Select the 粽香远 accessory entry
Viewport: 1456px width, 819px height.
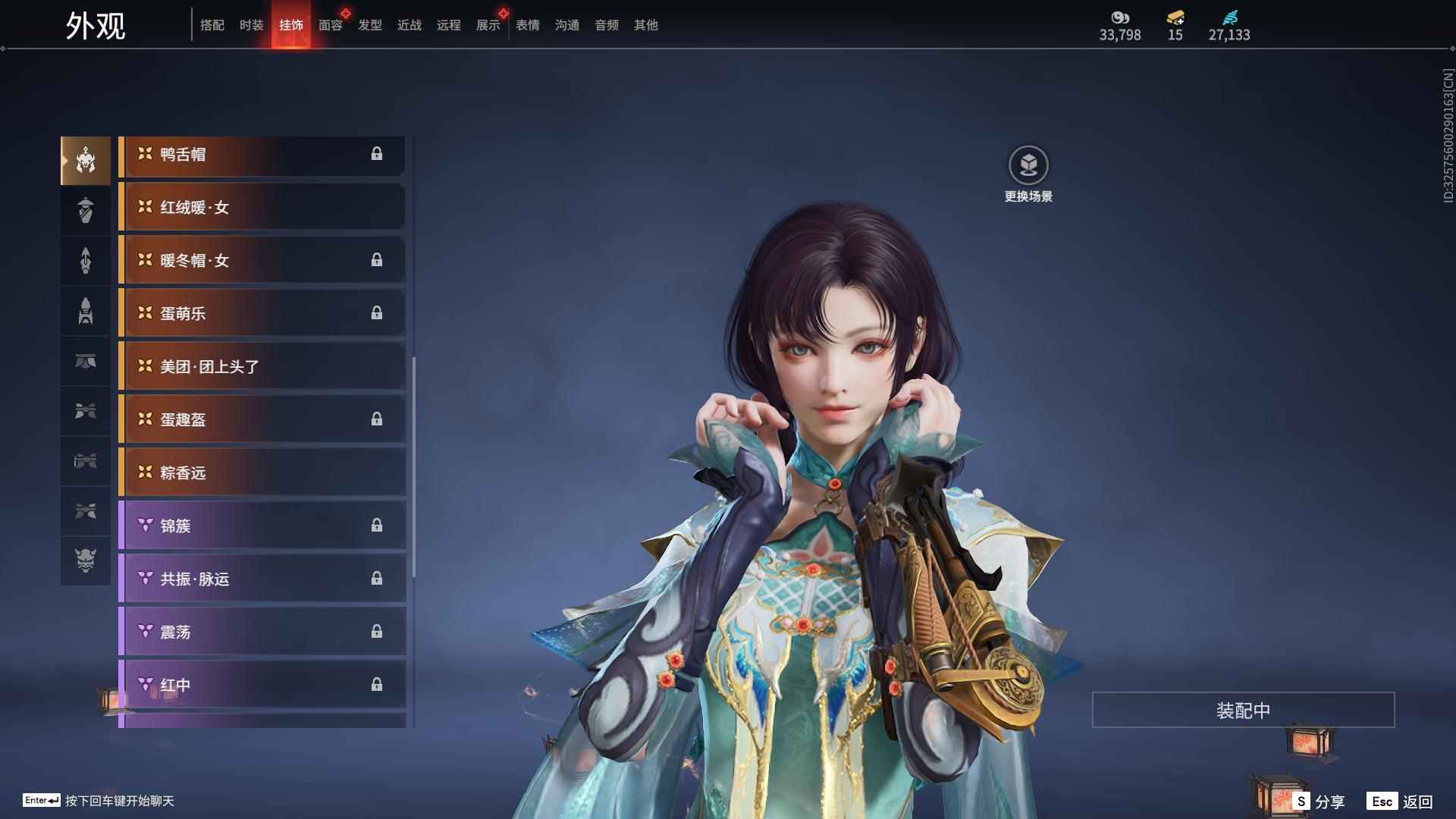coord(262,472)
